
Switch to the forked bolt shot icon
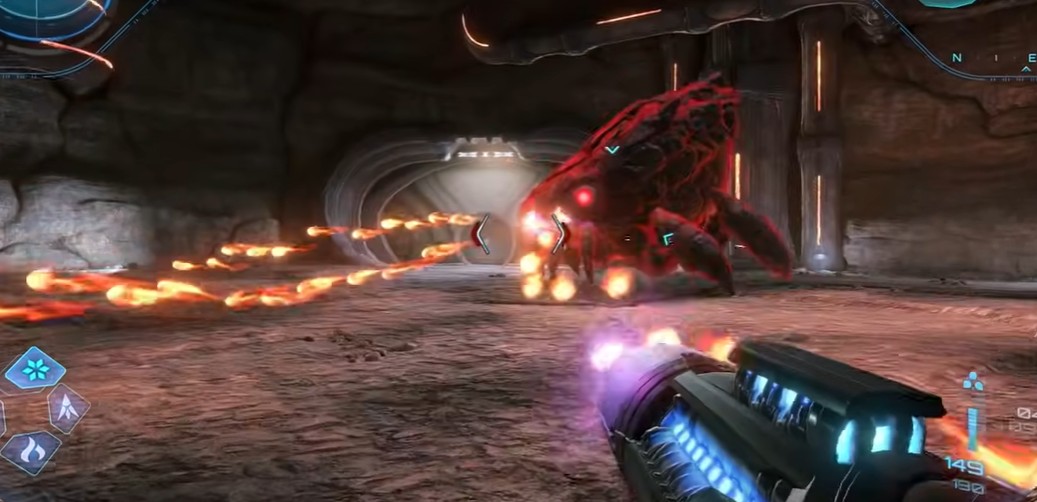tap(69, 408)
